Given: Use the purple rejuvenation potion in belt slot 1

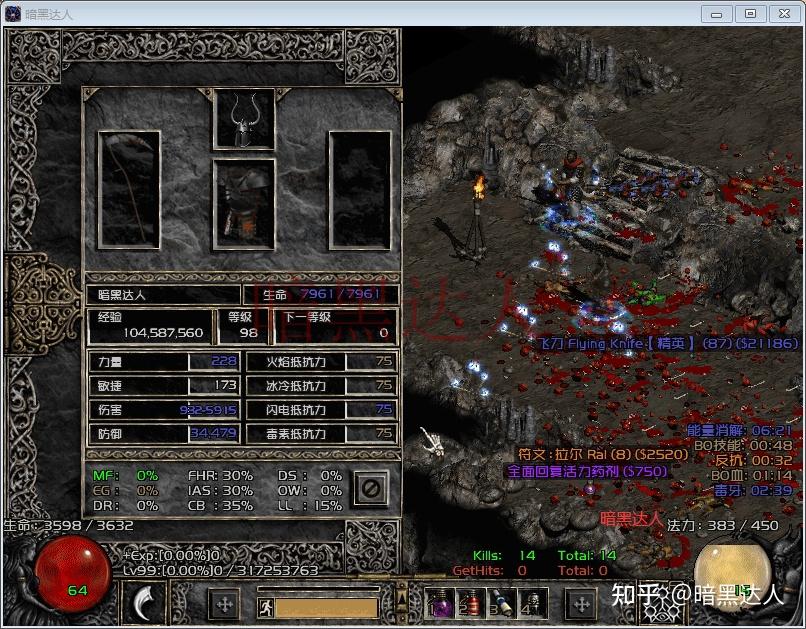Looking at the screenshot, I should [441, 603].
